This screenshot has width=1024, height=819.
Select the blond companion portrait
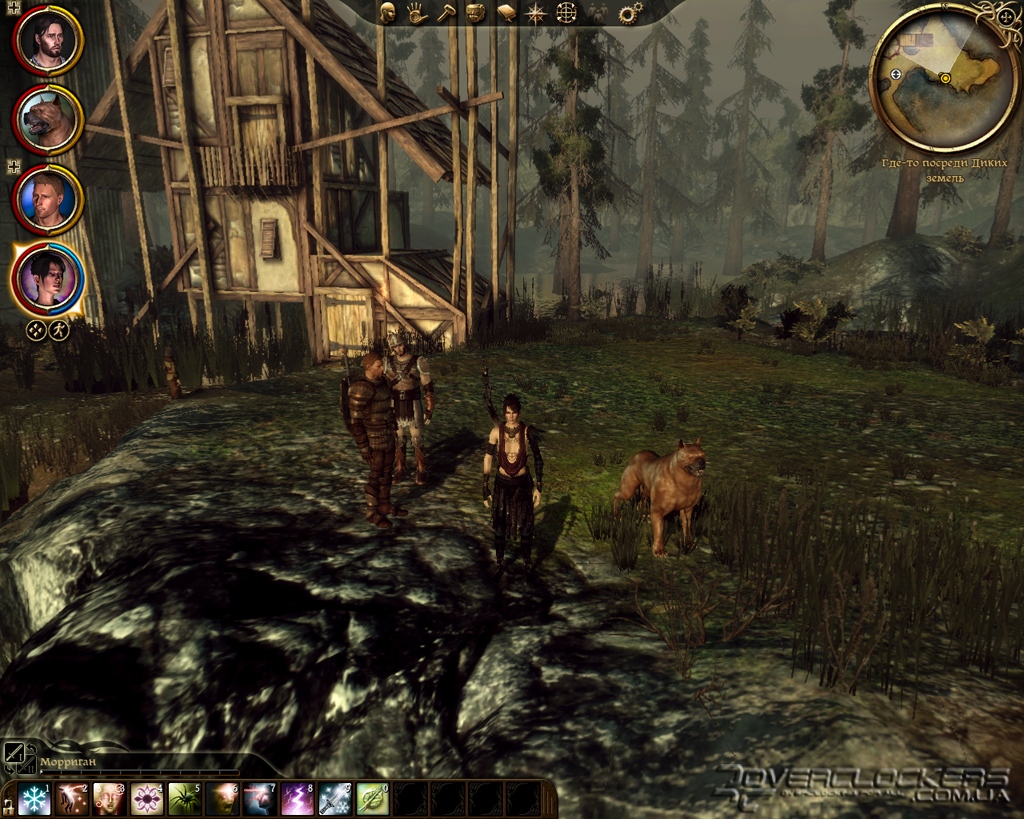pos(47,199)
